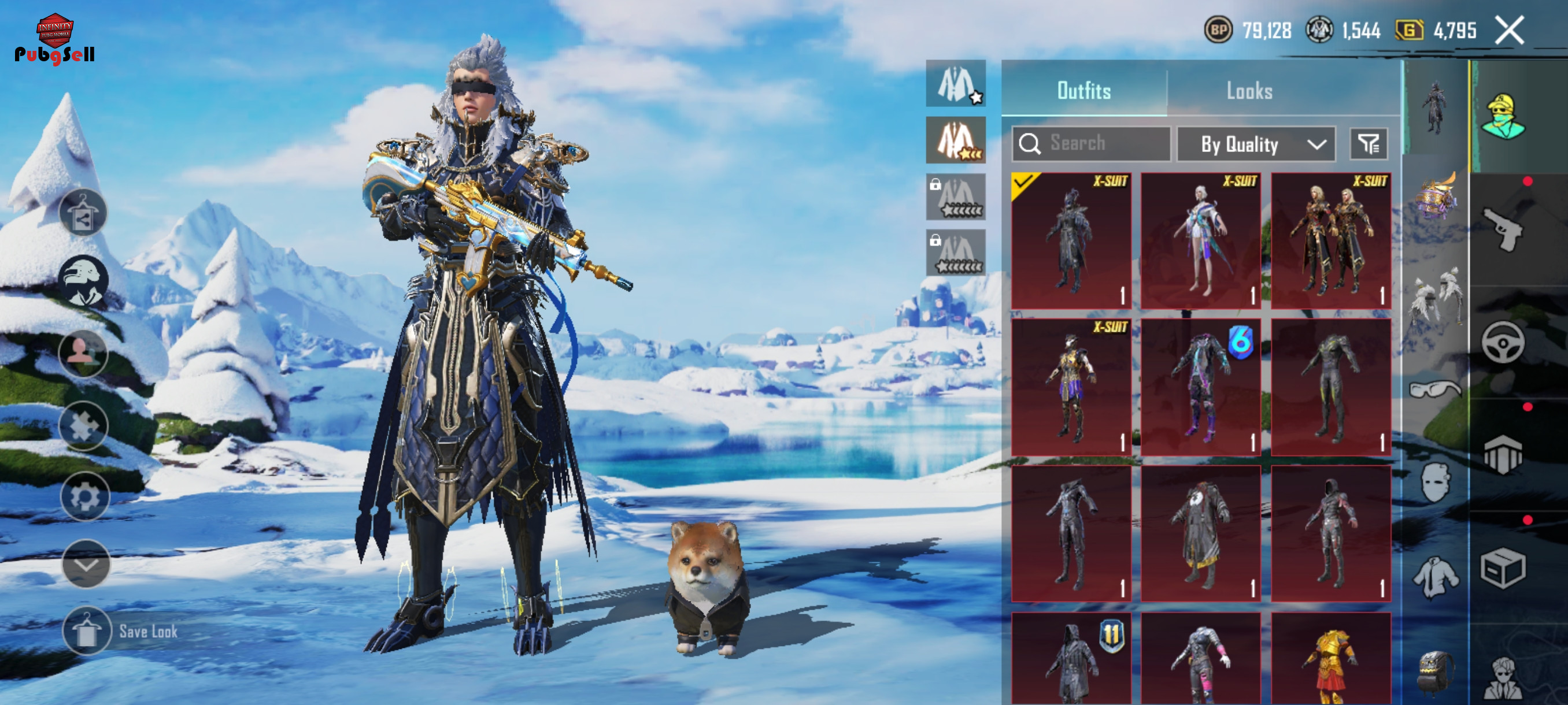Viewport: 1568px width, 705px height.
Task: Select the glasses equipment slot
Action: pyautogui.click(x=1435, y=388)
